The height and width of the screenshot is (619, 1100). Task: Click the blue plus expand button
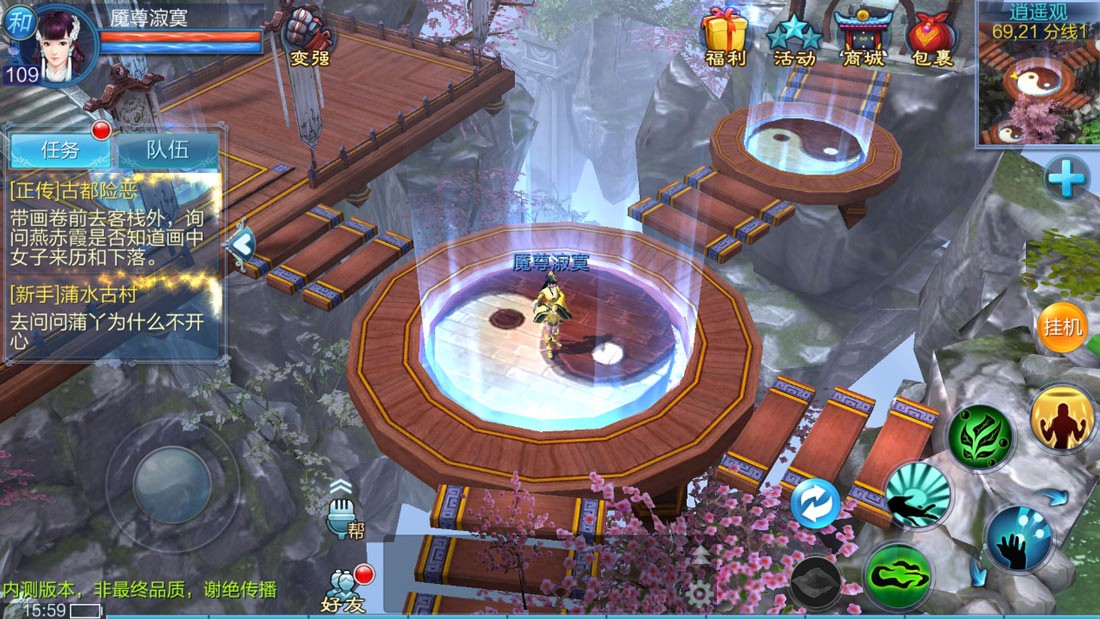coord(1066,181)
